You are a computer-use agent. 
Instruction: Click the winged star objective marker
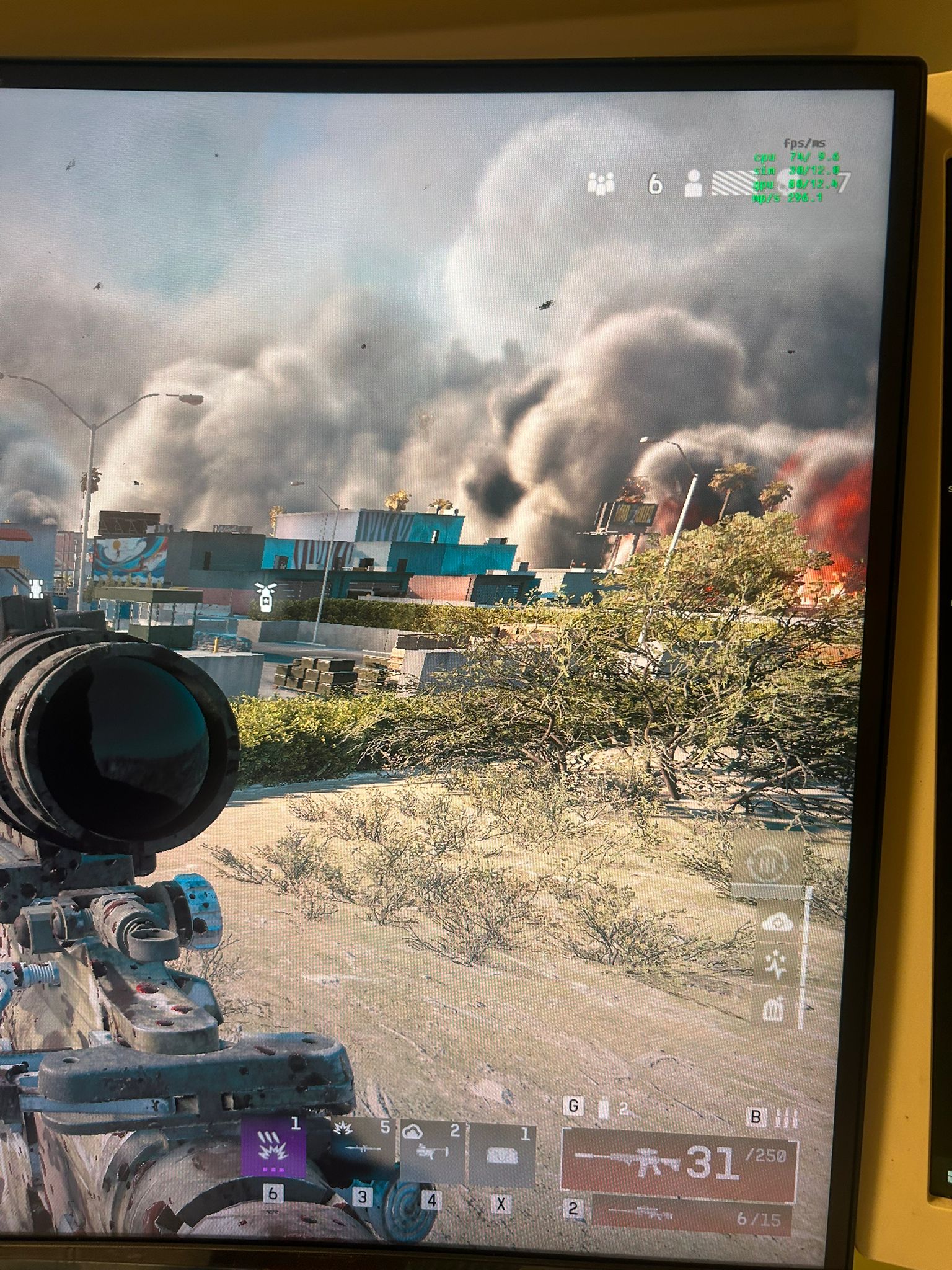[x=263, y=597]
